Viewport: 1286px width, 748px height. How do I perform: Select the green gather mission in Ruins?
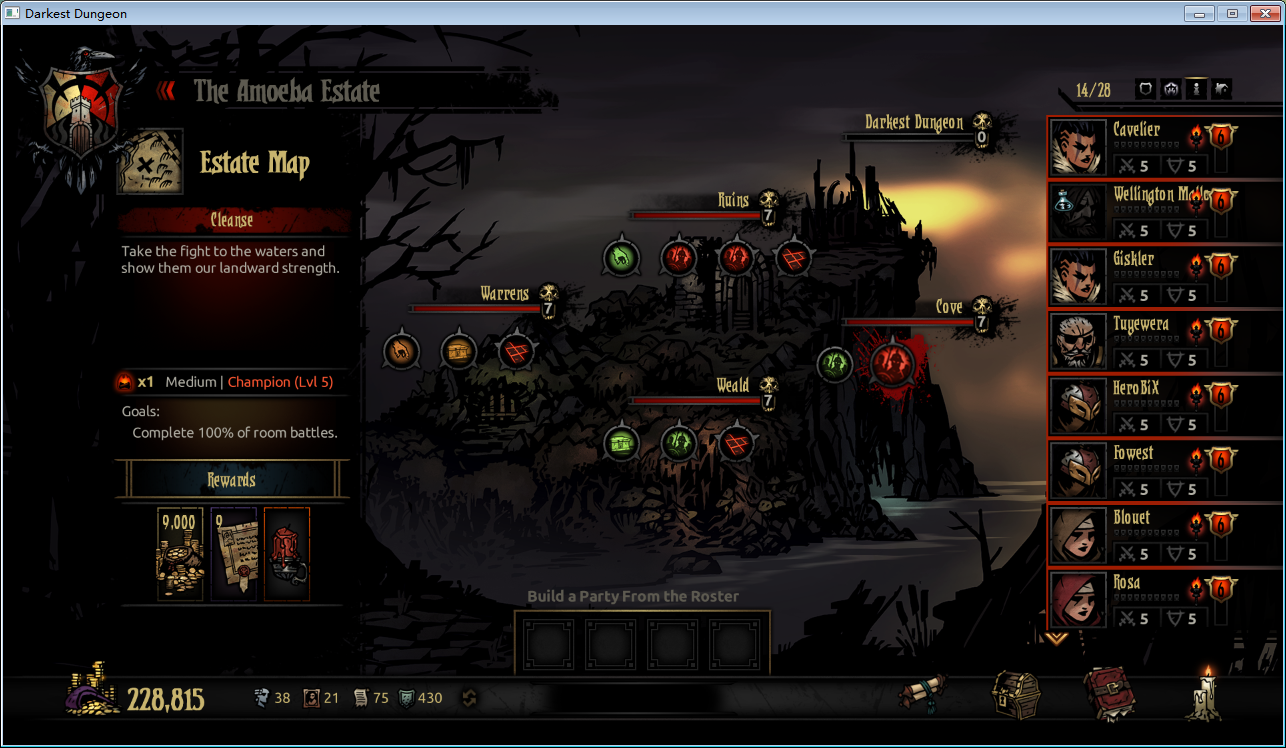pos(621,258)
